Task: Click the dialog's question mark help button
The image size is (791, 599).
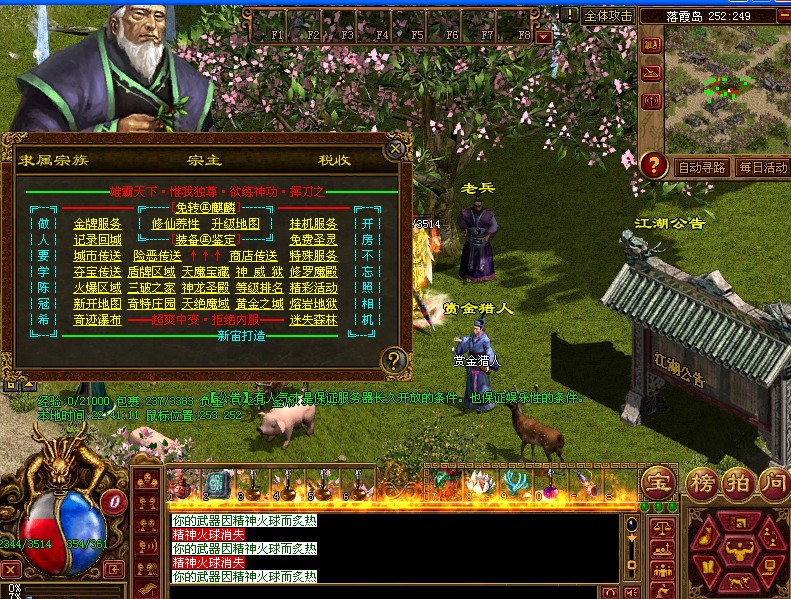Action: coord(396,360)
